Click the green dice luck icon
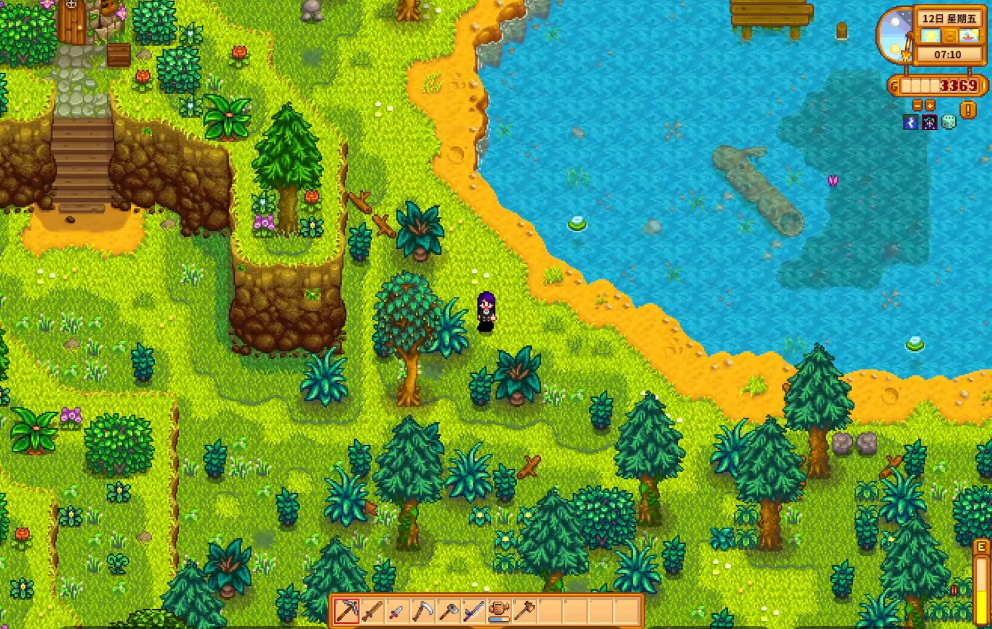The image size is (992, 629). 949,122
